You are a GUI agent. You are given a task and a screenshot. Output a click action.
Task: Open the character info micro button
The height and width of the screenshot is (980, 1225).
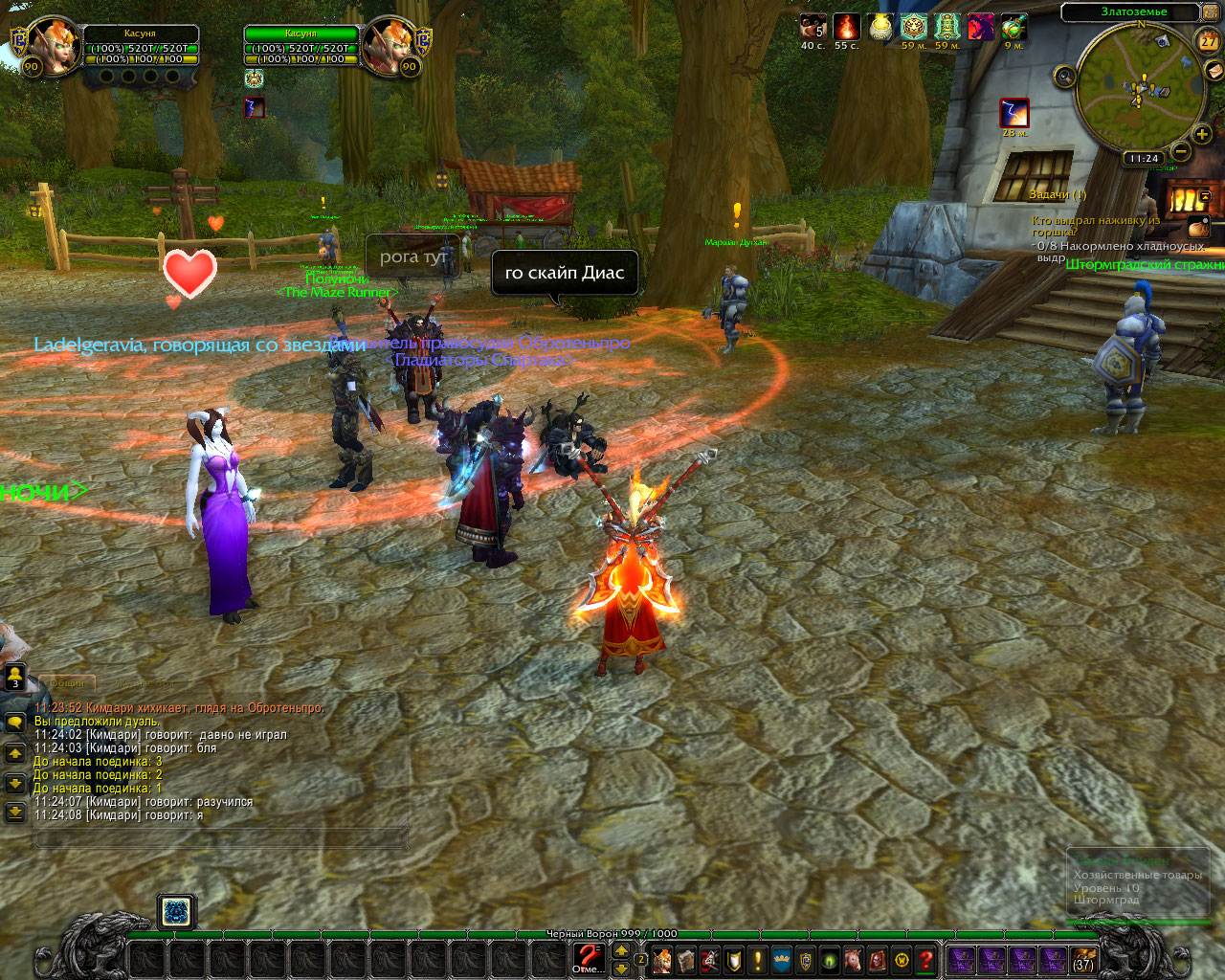click(x=661, y=959)
